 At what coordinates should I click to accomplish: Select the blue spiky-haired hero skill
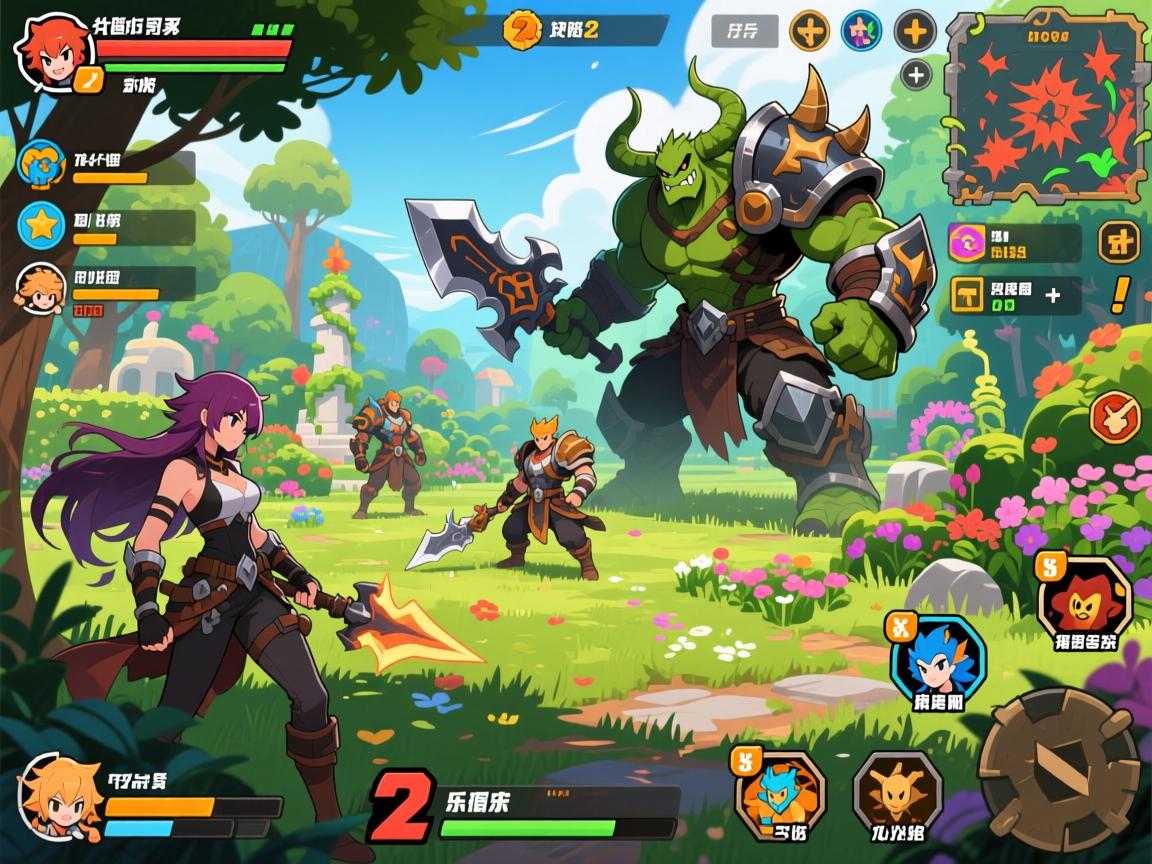pos(937,661)
